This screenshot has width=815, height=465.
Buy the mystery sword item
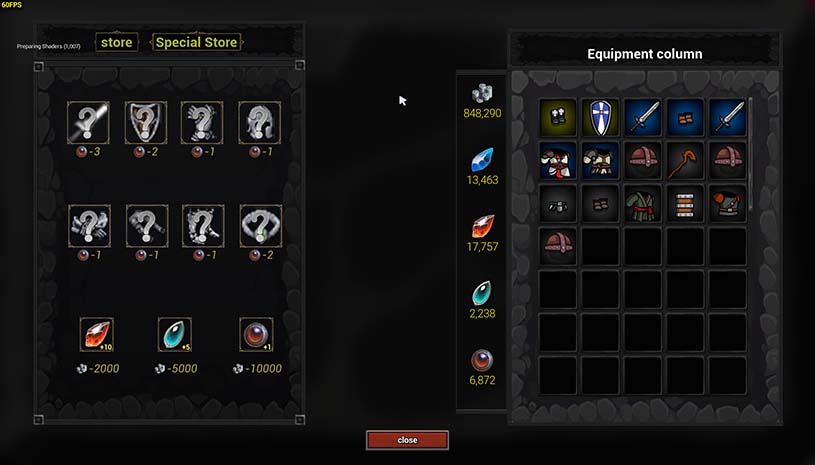(88, 122)
